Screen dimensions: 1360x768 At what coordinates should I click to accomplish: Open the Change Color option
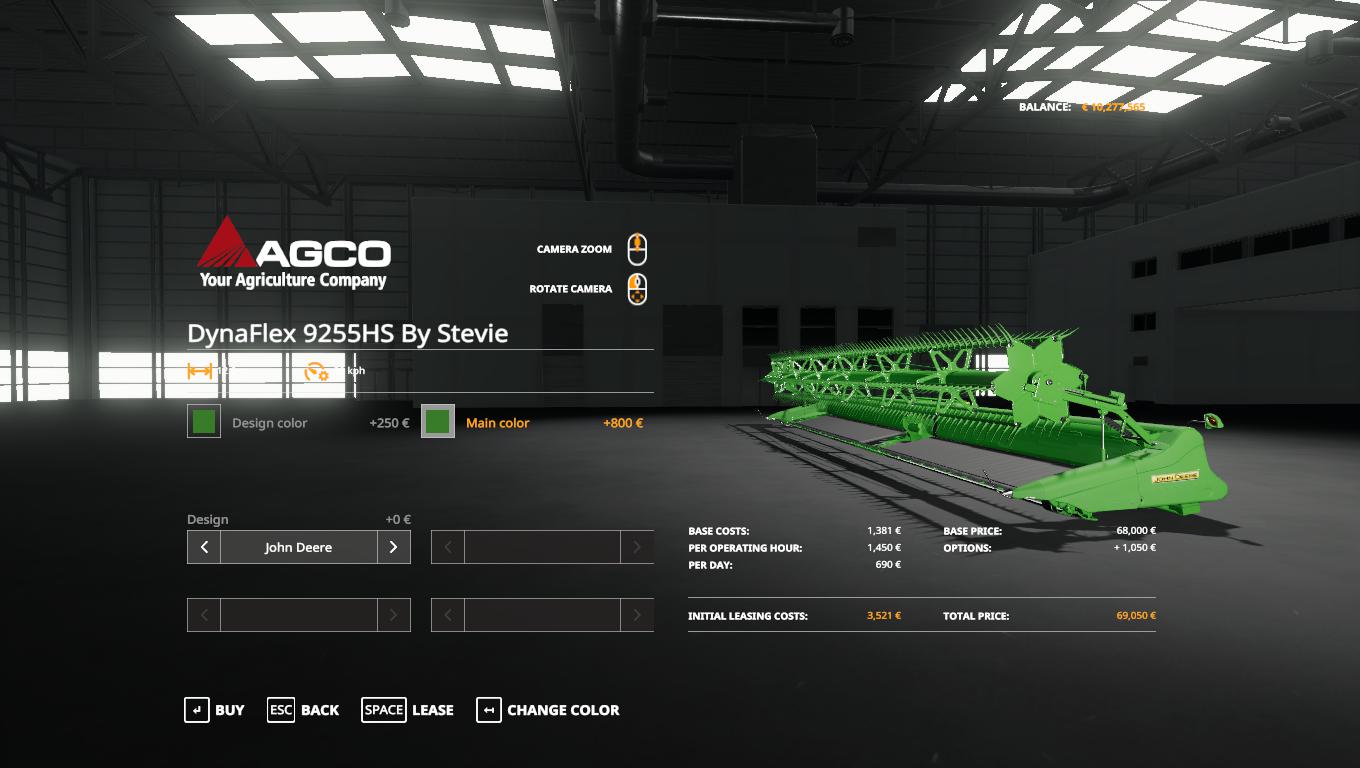pos(548,710)
